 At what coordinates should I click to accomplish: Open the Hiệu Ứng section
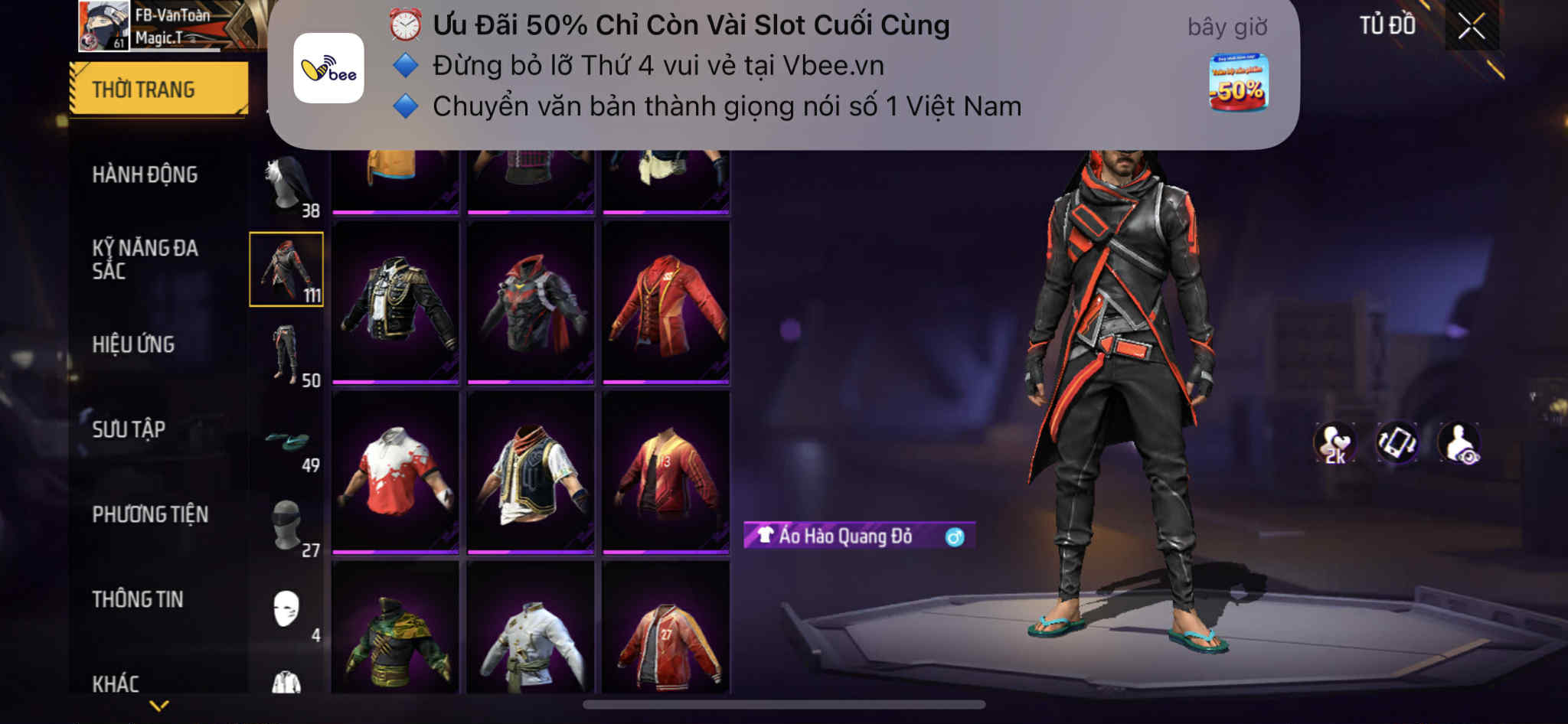(133, 344)
